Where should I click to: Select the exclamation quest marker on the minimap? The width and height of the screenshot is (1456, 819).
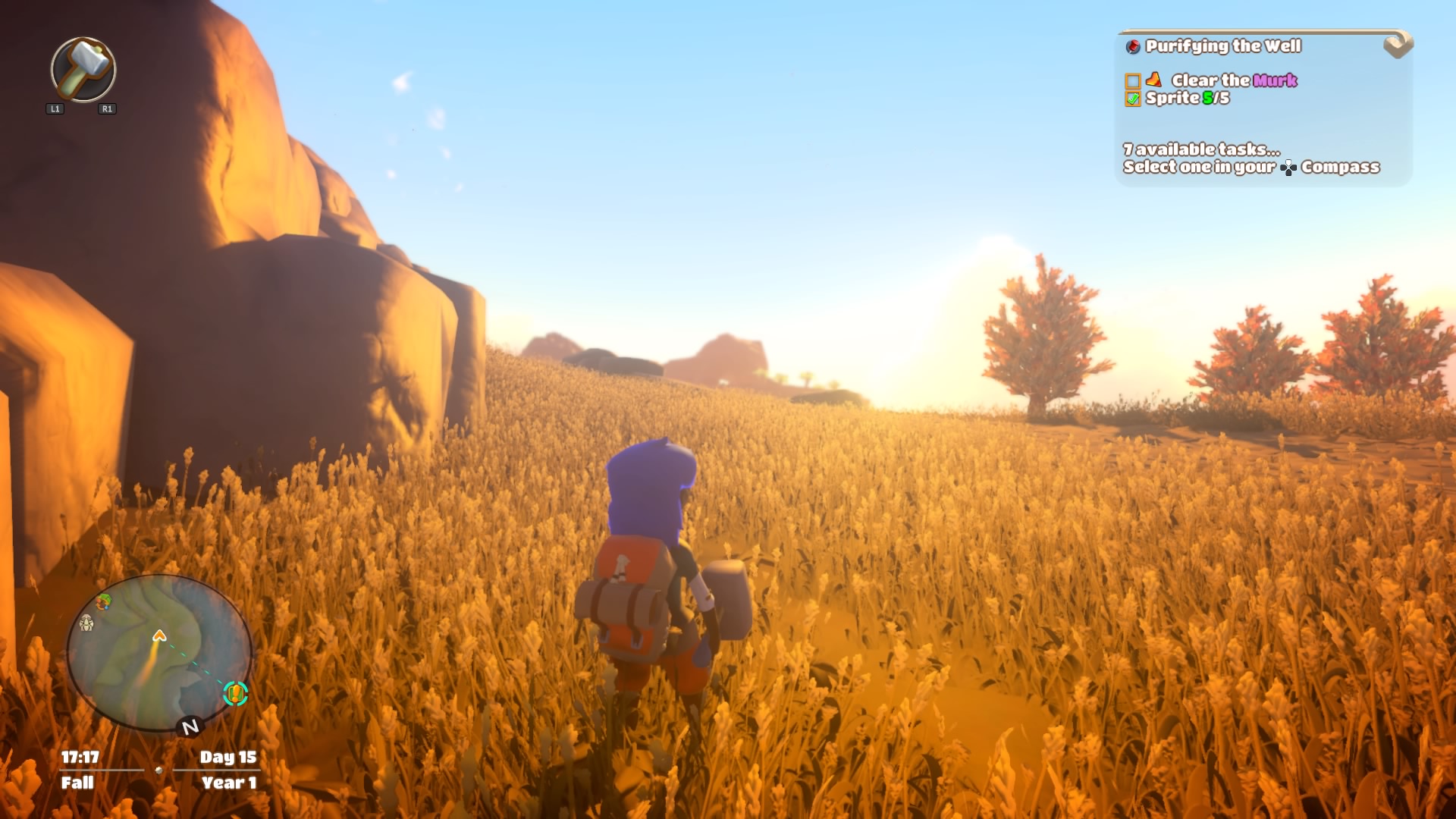click(x=235, y=693)
